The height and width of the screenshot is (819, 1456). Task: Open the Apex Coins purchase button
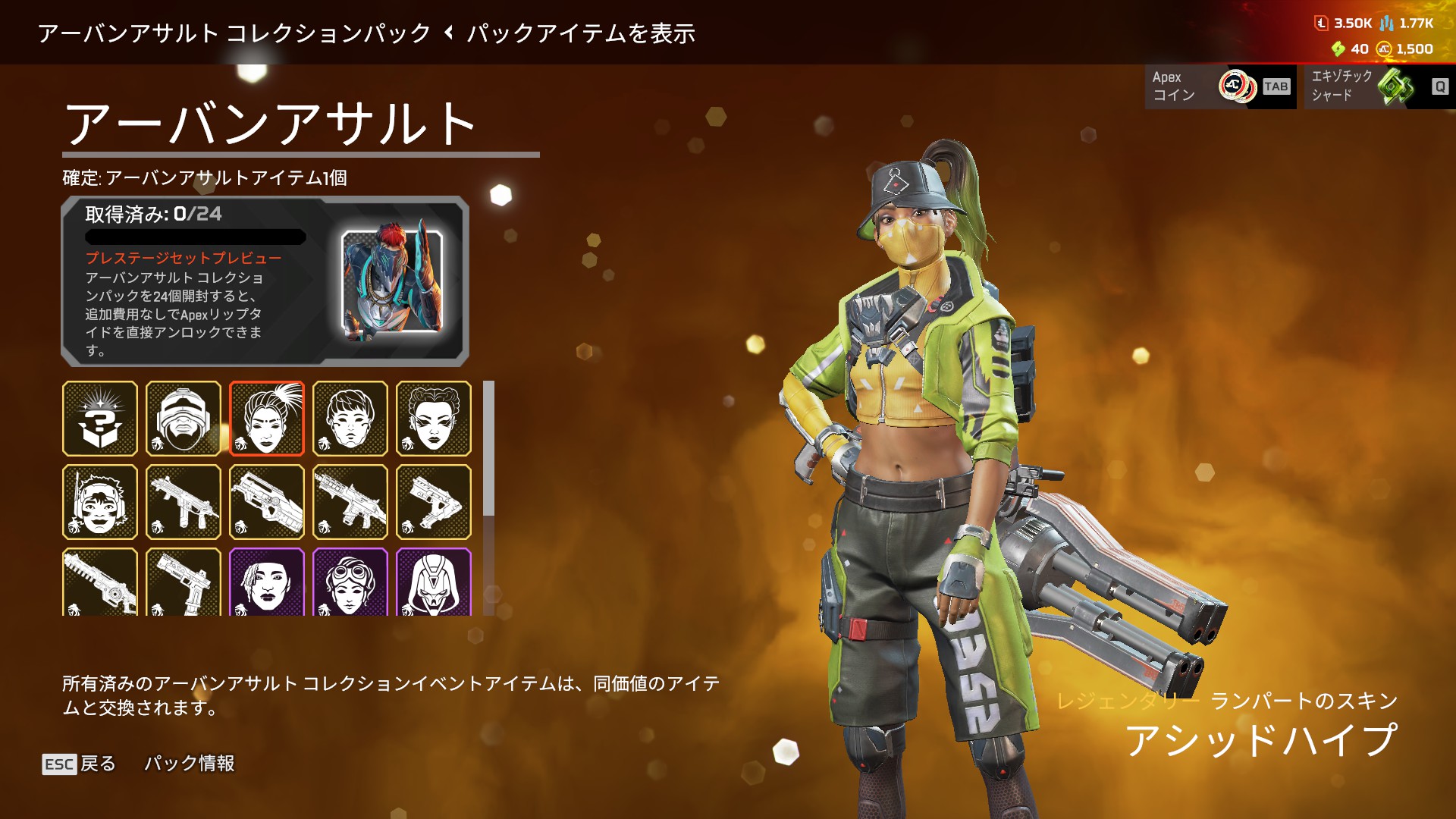tap(1220, 86)
